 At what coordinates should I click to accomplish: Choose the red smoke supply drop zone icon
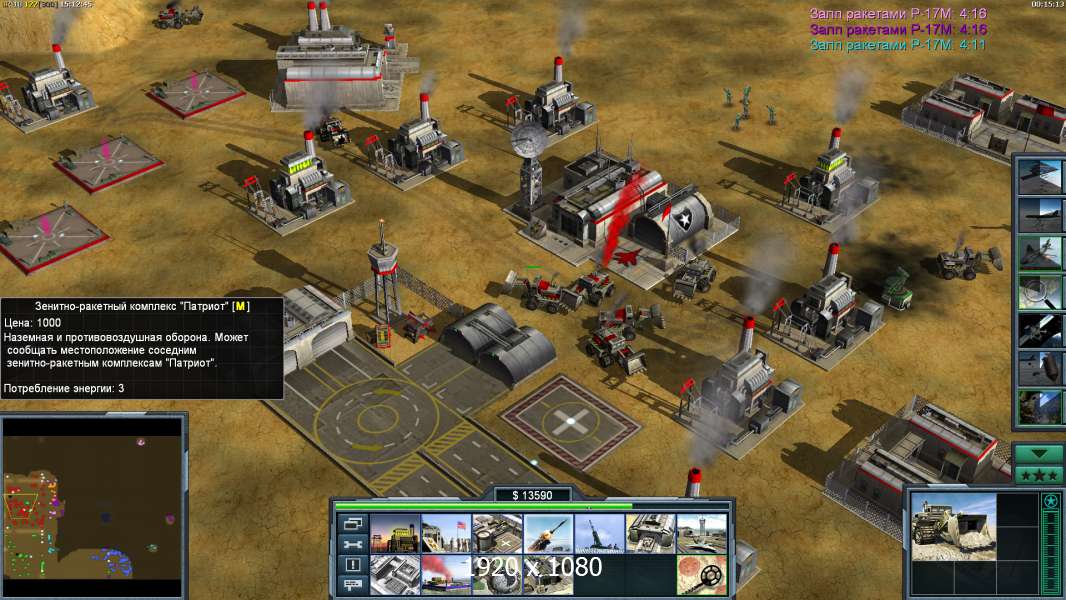point(445,574)
